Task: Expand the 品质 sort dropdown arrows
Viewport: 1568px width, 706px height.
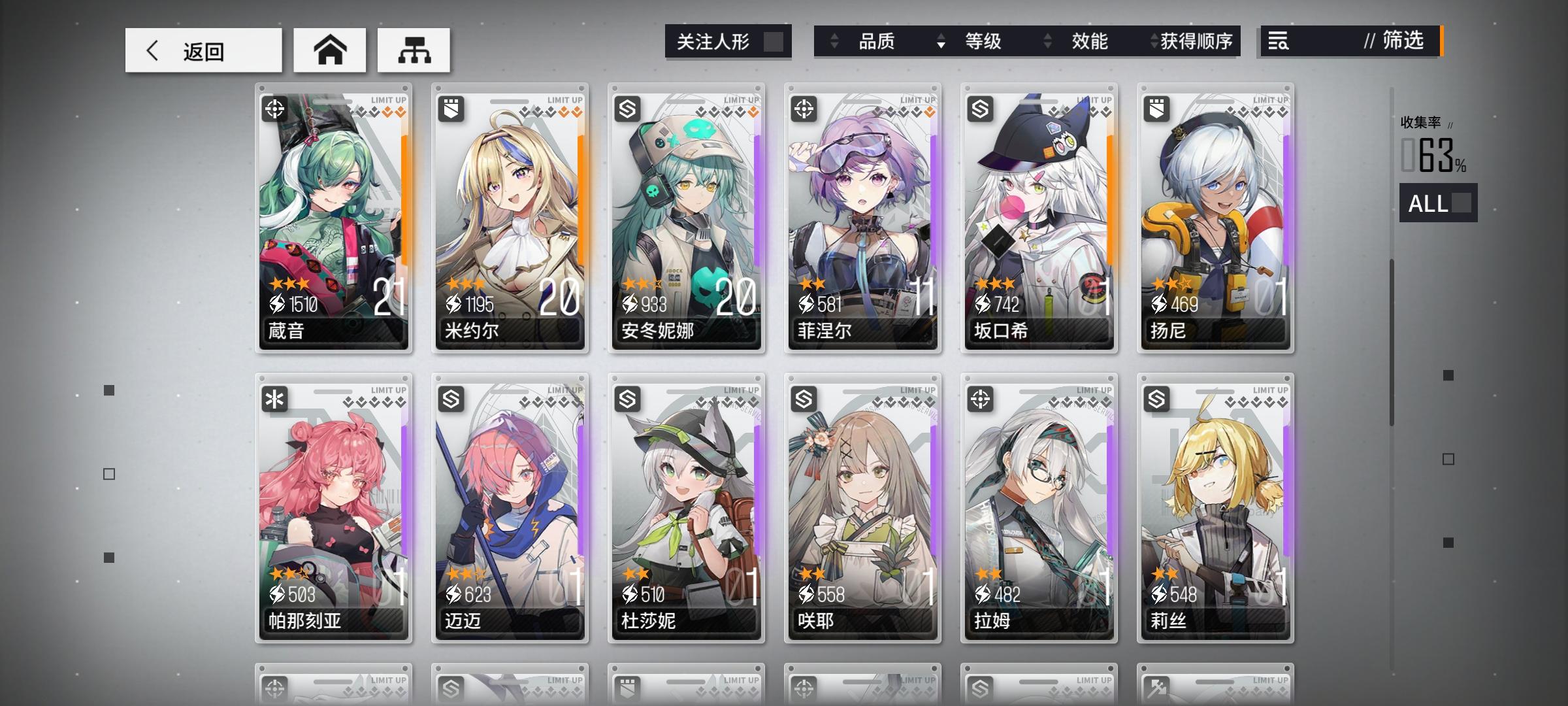Action: click(834, 42)
